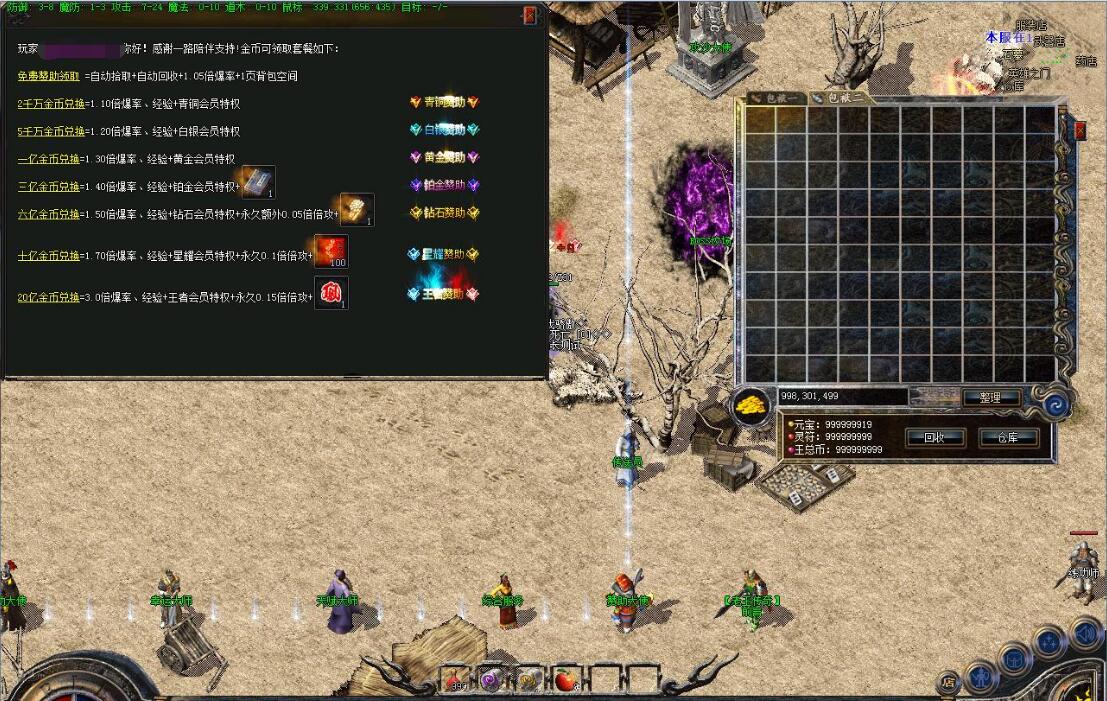Screen dimensions: 1107x701
Task: Close the sponsorship package dialog
Action: (x=530, y=15)
